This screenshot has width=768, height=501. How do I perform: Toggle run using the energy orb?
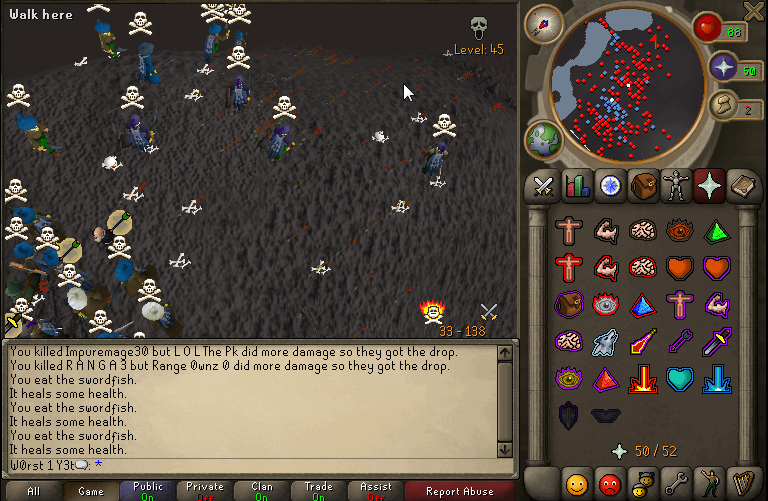[724, 104]
